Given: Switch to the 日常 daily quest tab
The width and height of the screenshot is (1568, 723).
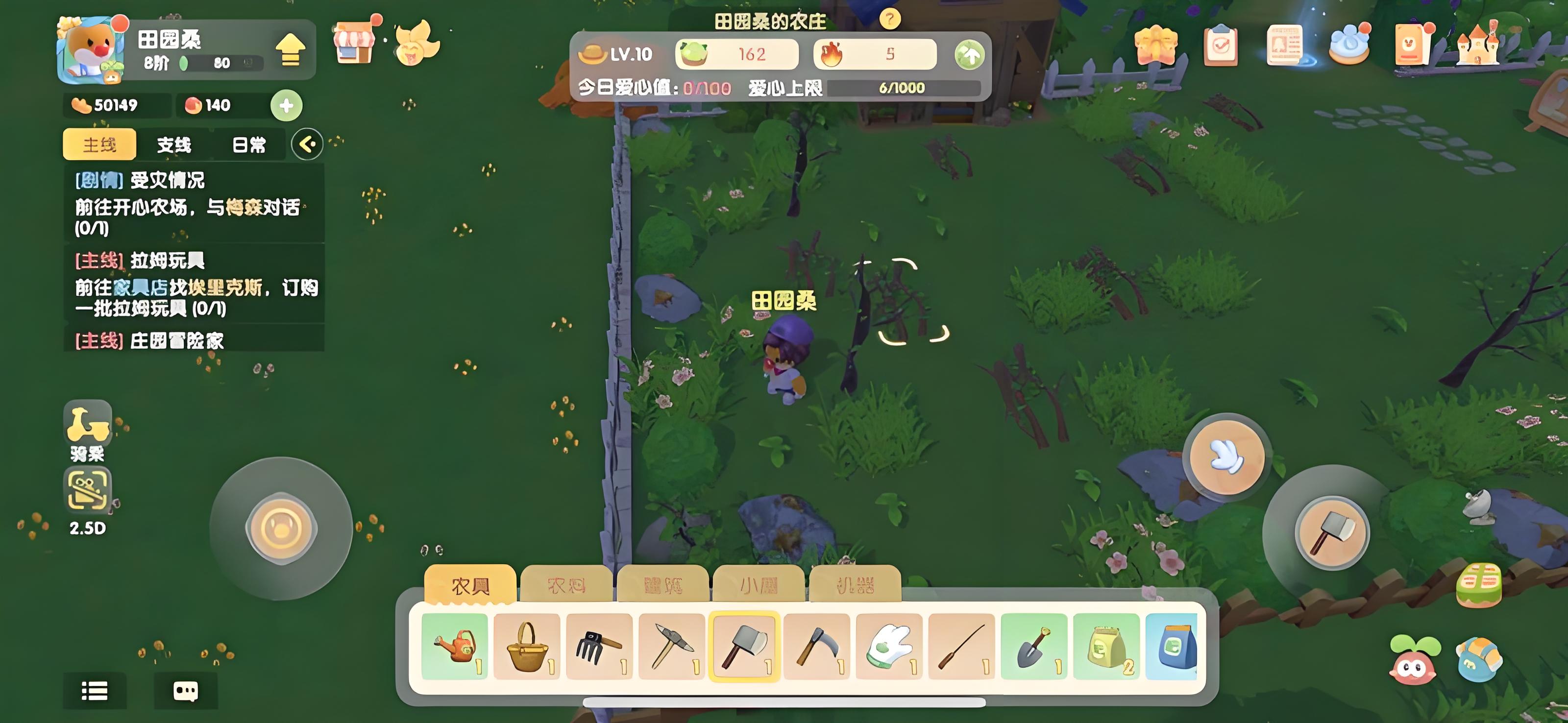Looking at the screenshot, I should (x=249, y=145).
